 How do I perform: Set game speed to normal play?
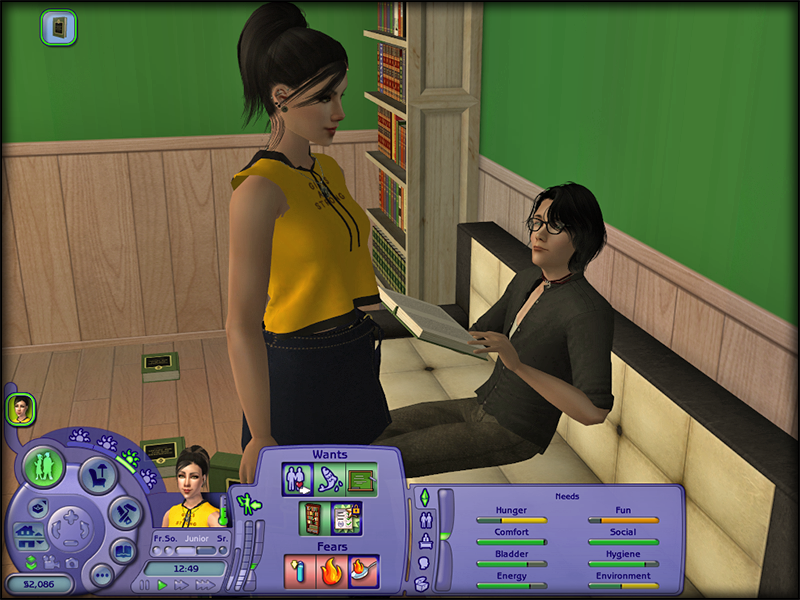pyautogui.click(x=162, y=585)
